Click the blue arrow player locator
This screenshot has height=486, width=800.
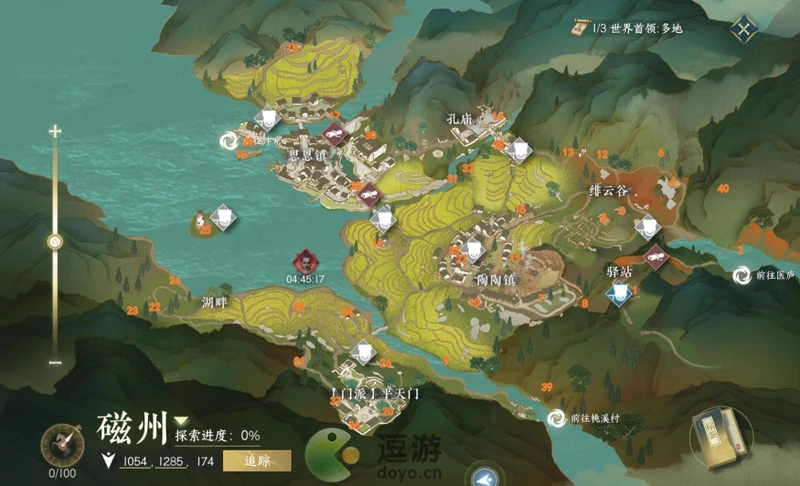coord(487,477)
